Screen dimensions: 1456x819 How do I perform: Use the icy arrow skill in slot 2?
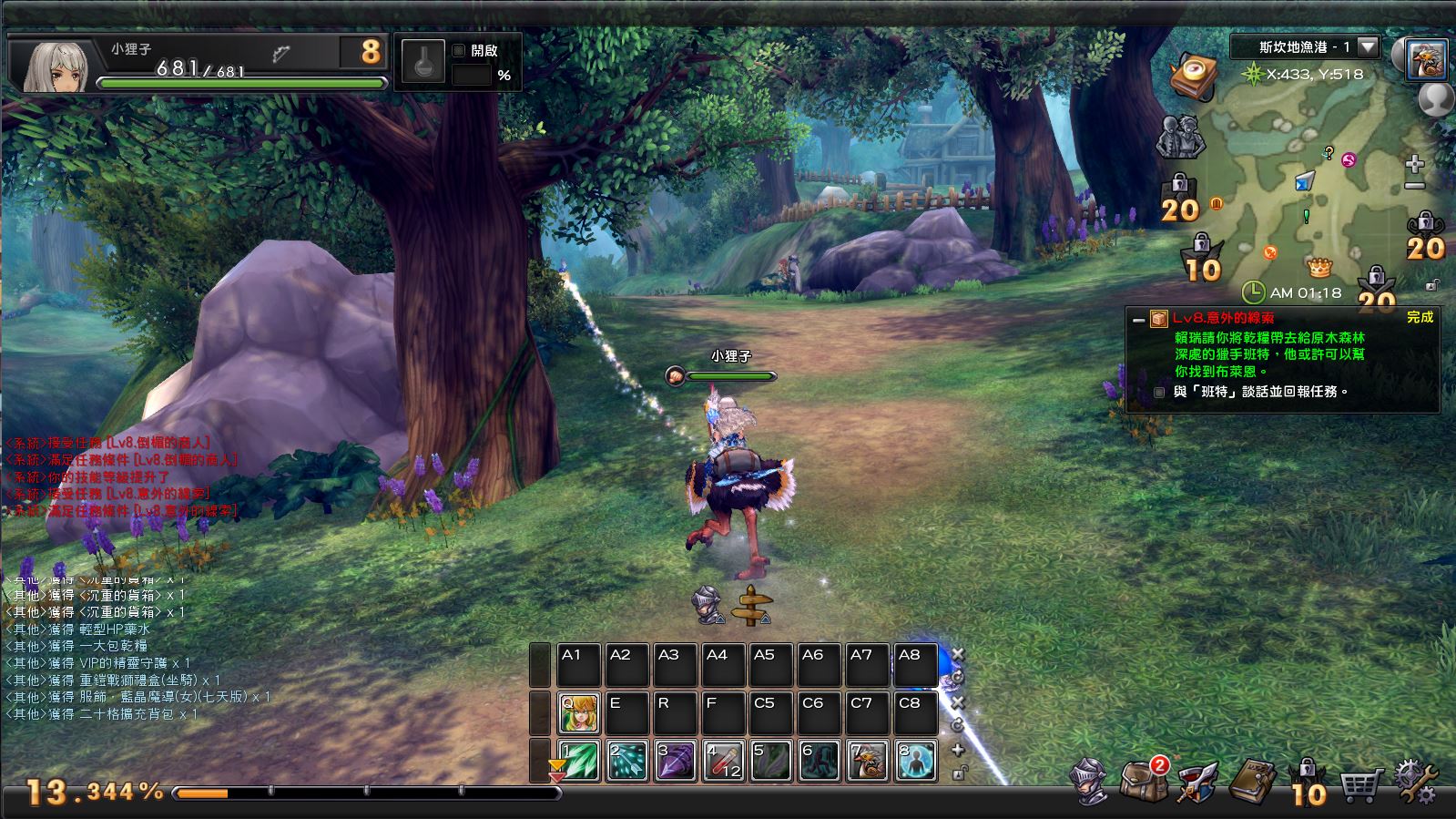click(627, 762)
